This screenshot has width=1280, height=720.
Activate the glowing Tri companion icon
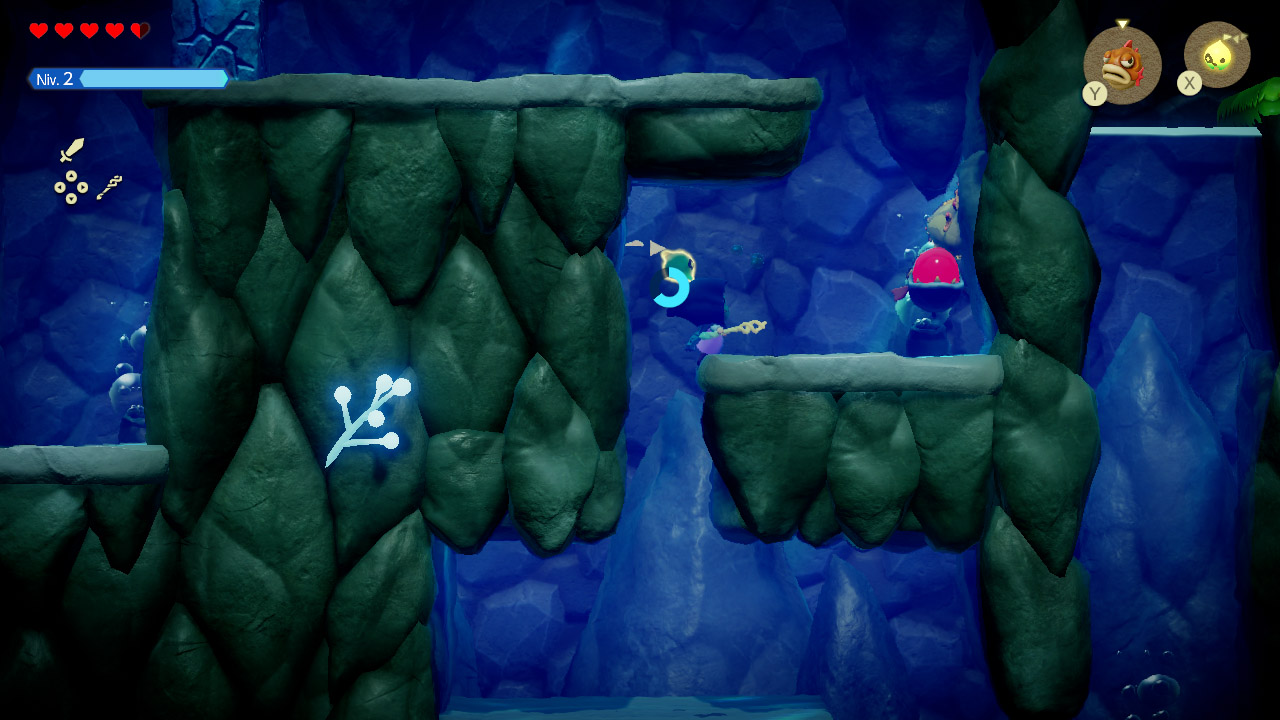point(1217,56)
